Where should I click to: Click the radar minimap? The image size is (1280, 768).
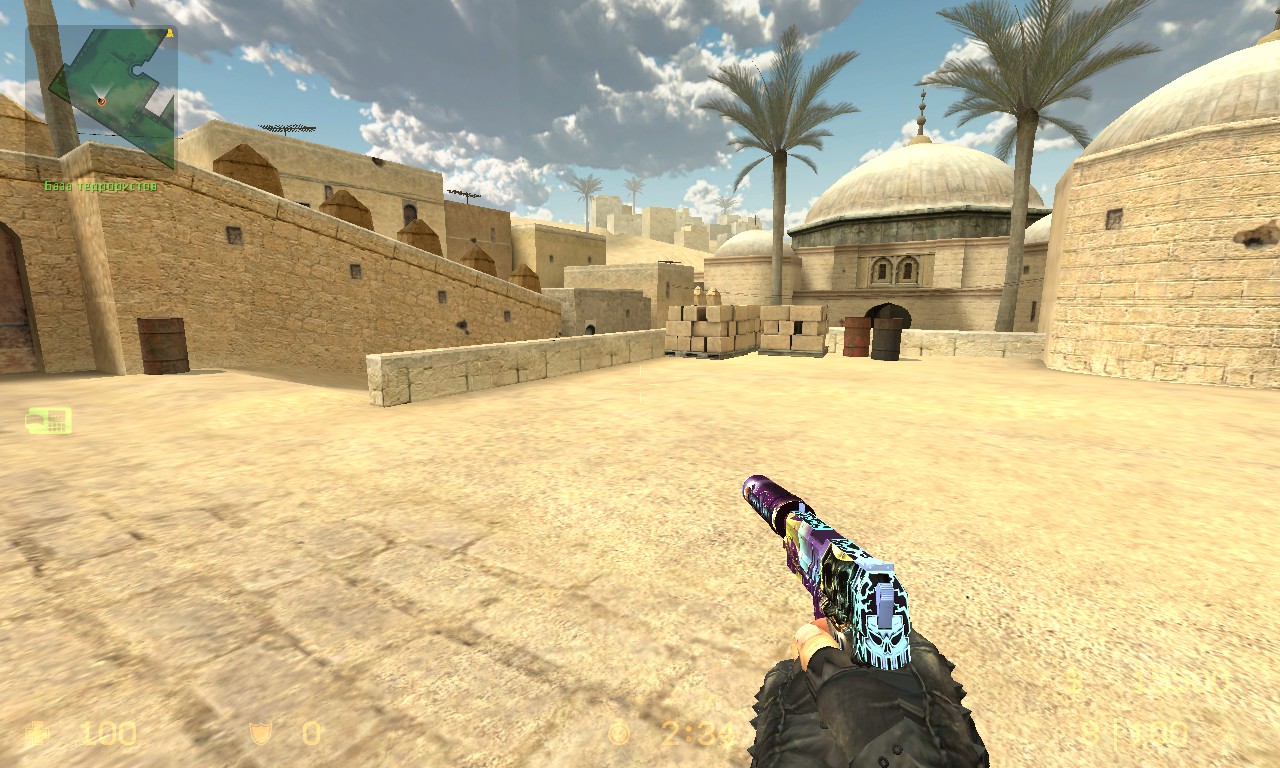tap(101, 98)
